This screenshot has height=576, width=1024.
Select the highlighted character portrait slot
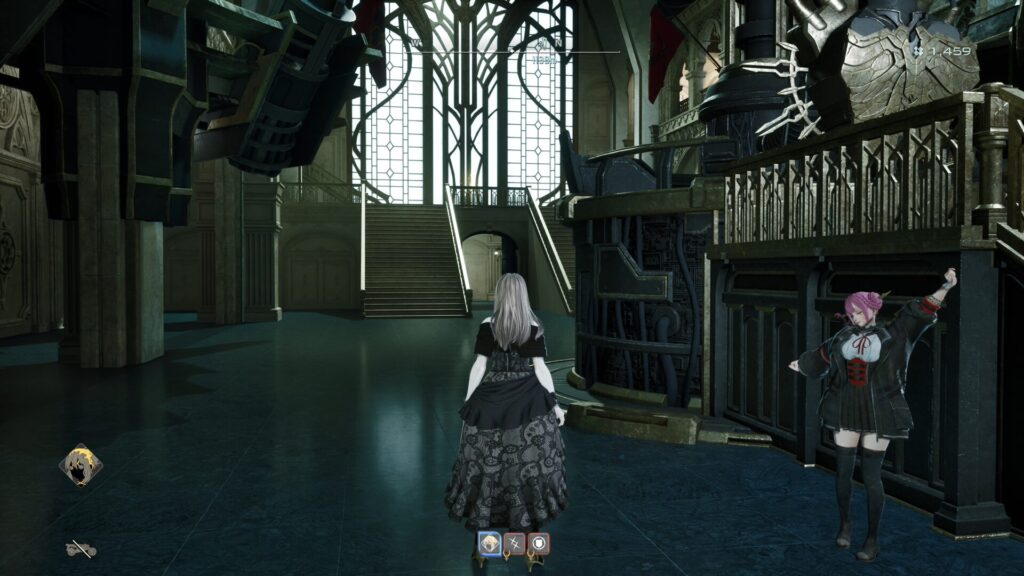(490, 544)
